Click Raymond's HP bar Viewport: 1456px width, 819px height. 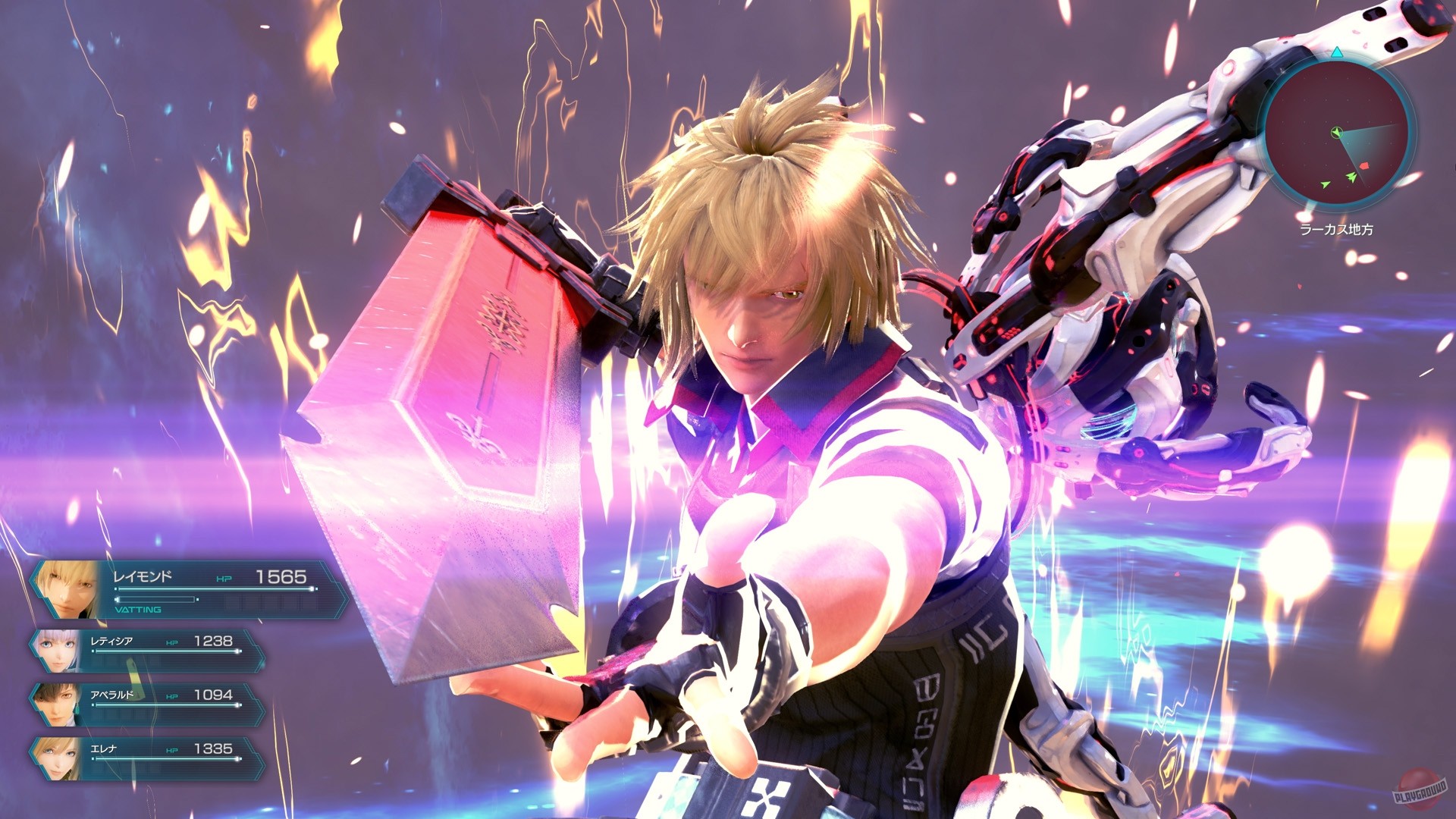click(x=214, y=589)
